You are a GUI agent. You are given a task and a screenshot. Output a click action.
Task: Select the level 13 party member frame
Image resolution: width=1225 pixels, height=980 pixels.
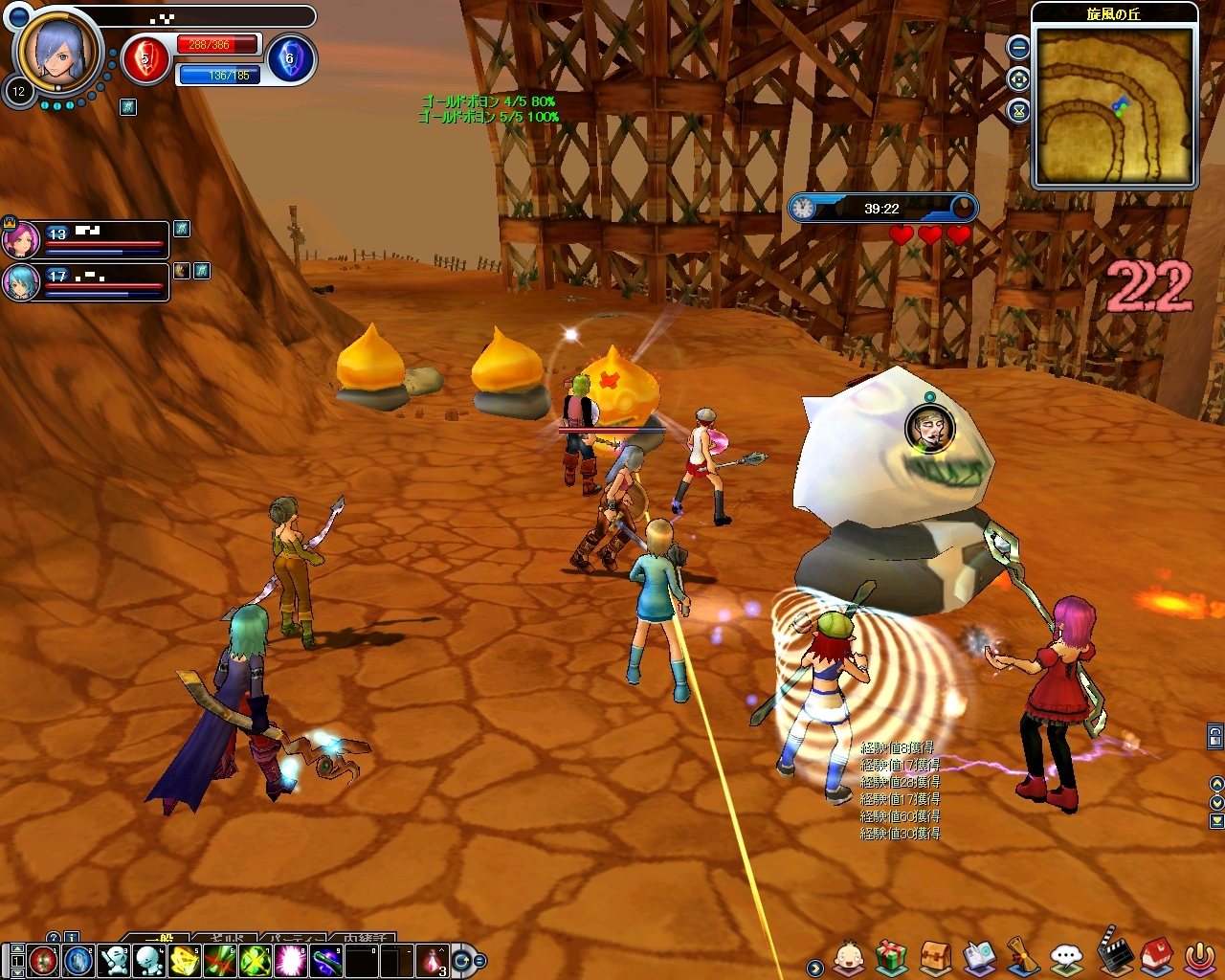(105, 239)
